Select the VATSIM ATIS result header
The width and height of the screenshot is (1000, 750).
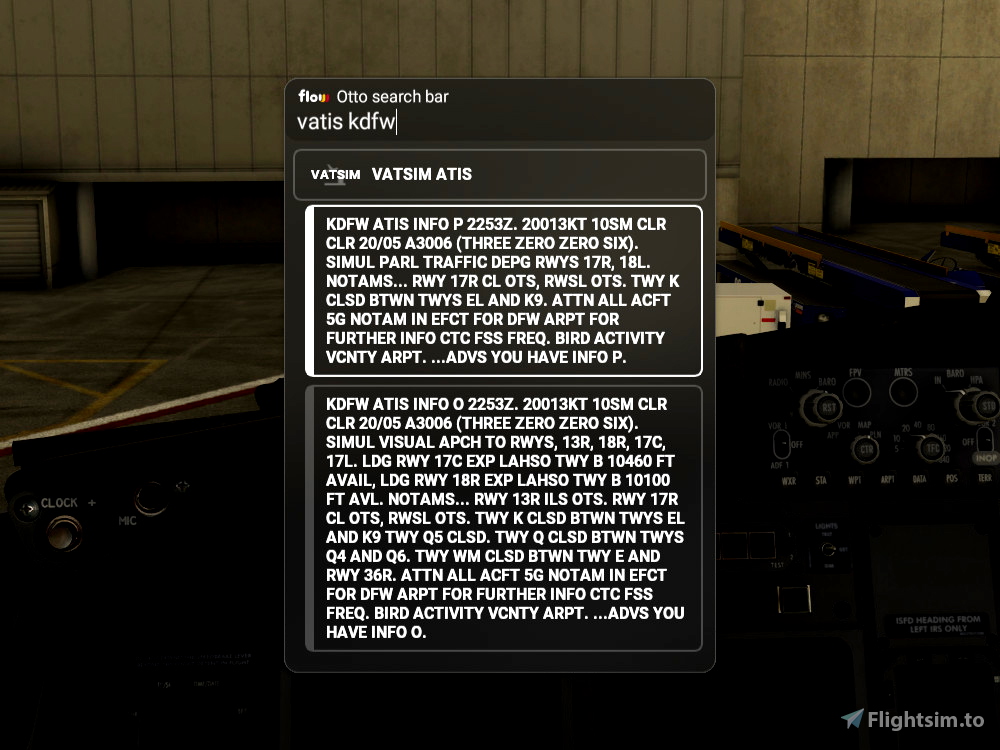point(500,174)
